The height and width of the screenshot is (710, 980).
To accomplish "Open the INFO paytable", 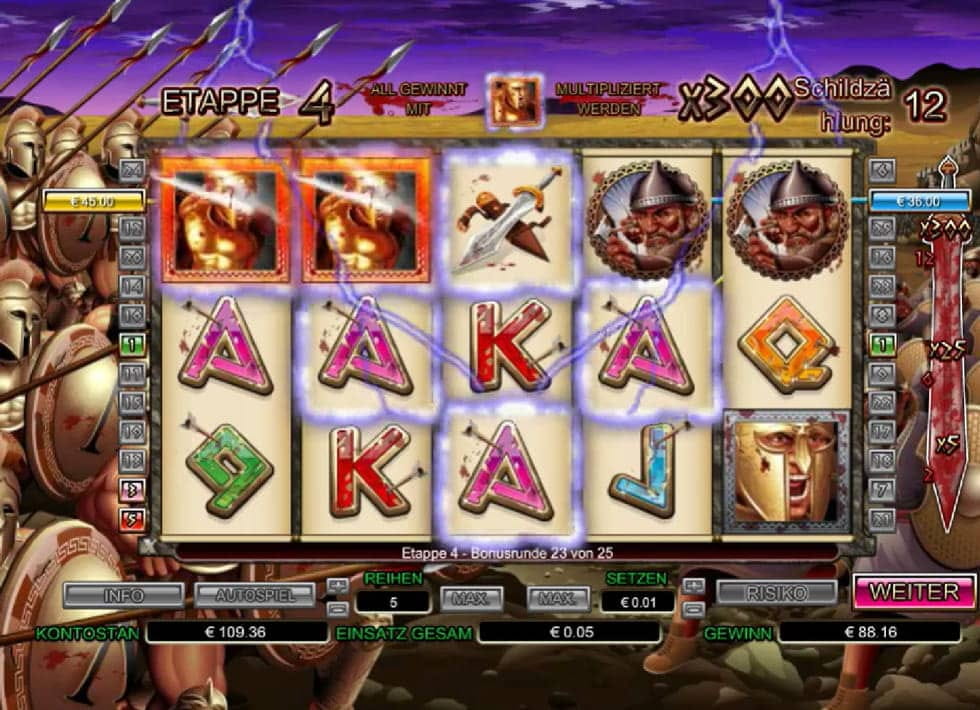I will (124, 595).
